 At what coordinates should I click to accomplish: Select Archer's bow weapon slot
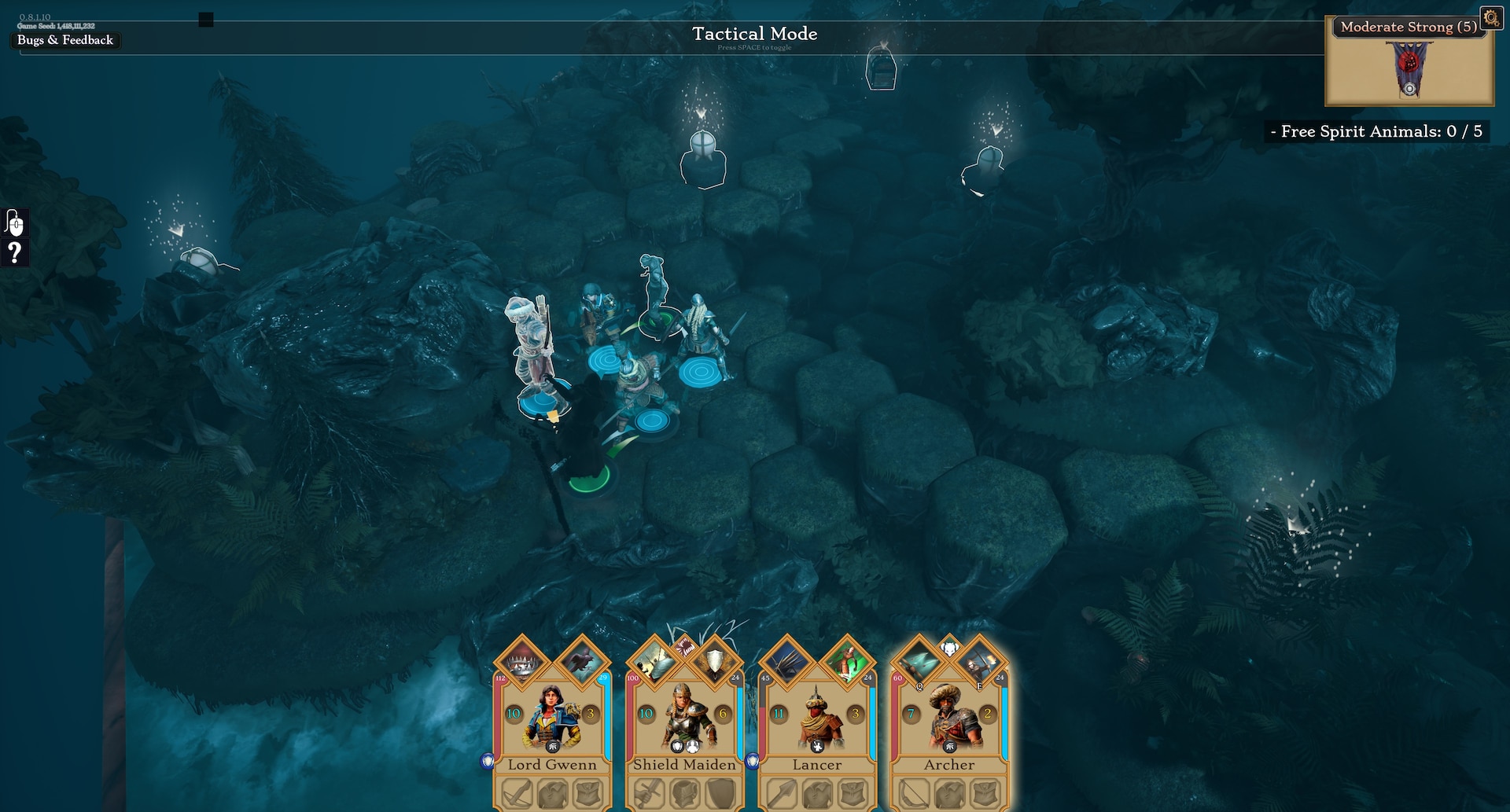(x=914, y=794)
